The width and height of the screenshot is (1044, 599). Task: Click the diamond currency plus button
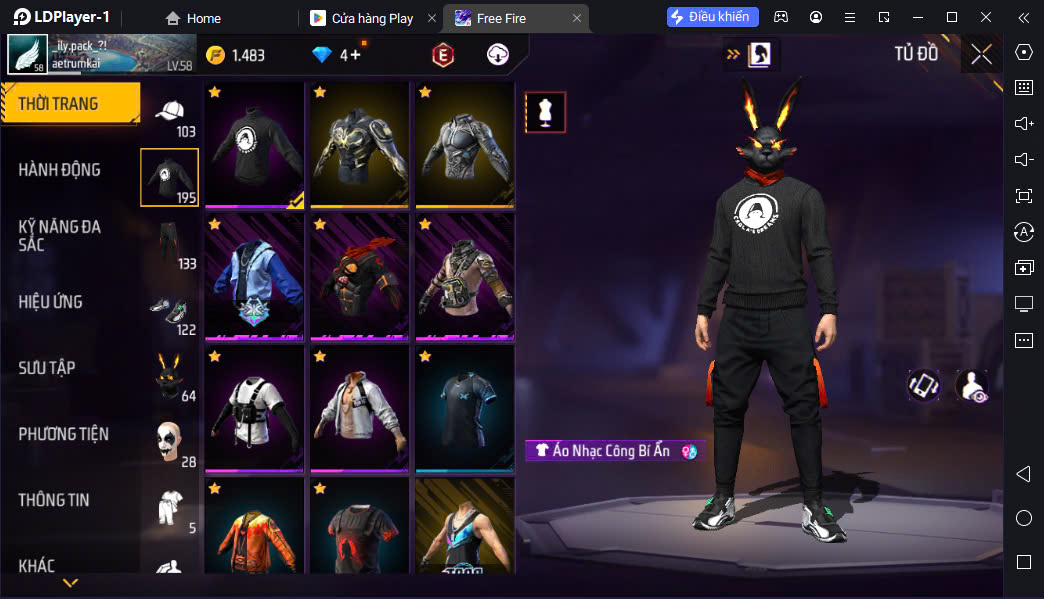click(357, 55)
